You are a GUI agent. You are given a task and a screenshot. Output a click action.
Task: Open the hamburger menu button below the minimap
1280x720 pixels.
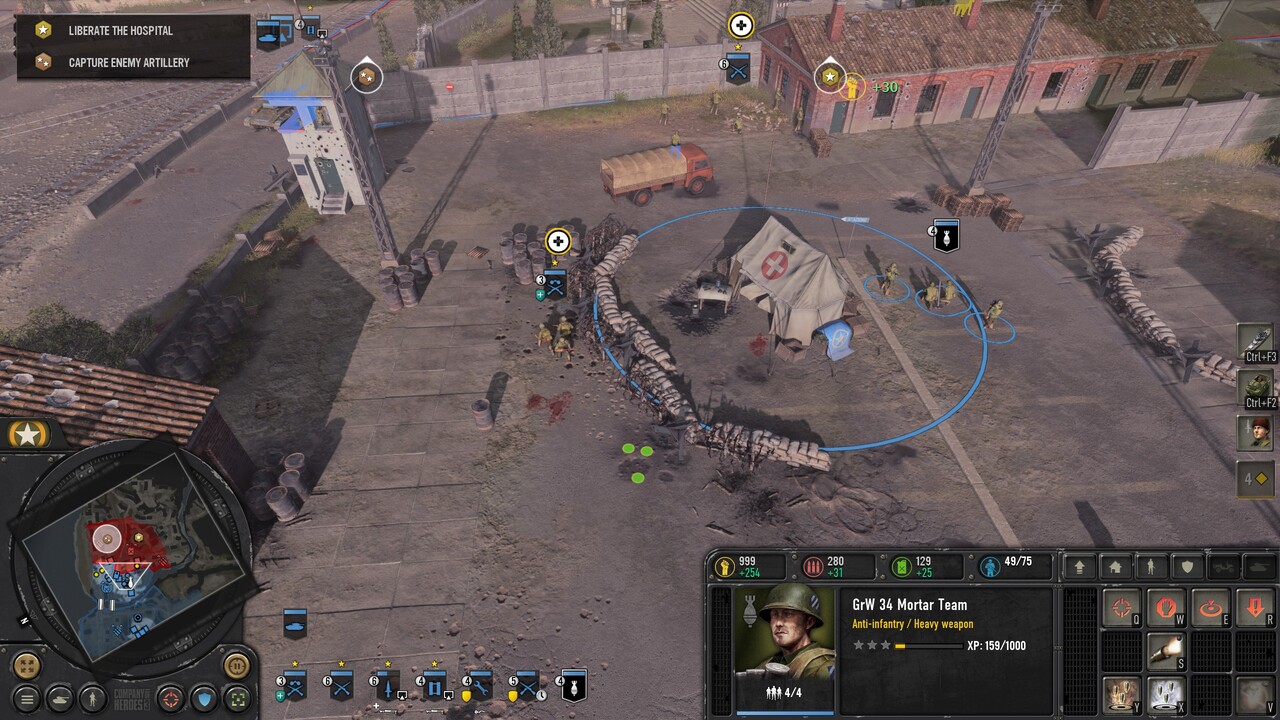(x=28, y=698)
